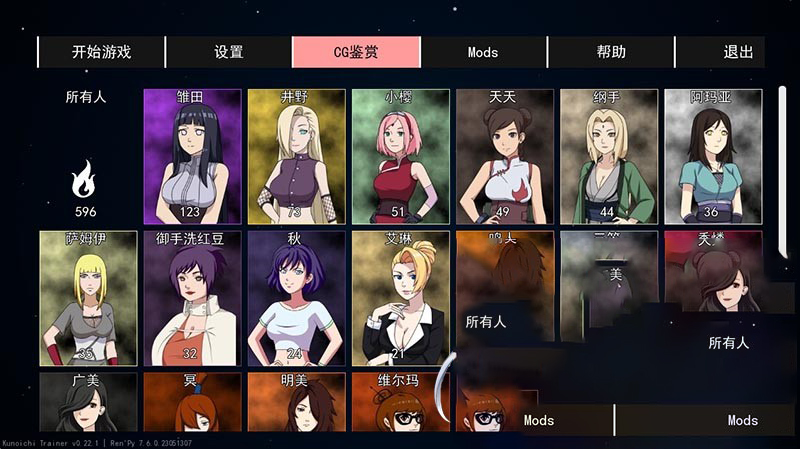Select the 井野 character card
The width and height of the screenshot is (800, 449).
coord(296,157)
